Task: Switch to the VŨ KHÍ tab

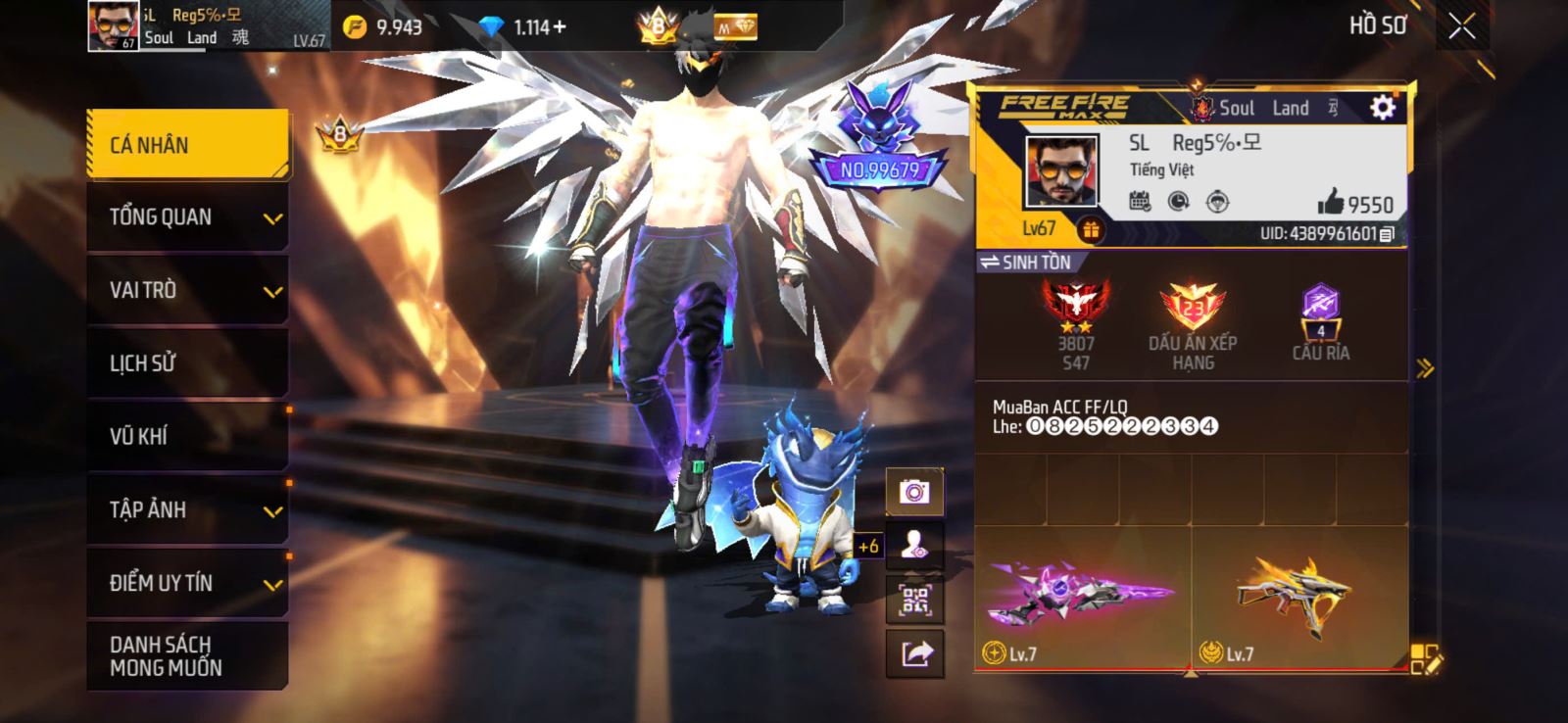Action: (187, 436)
